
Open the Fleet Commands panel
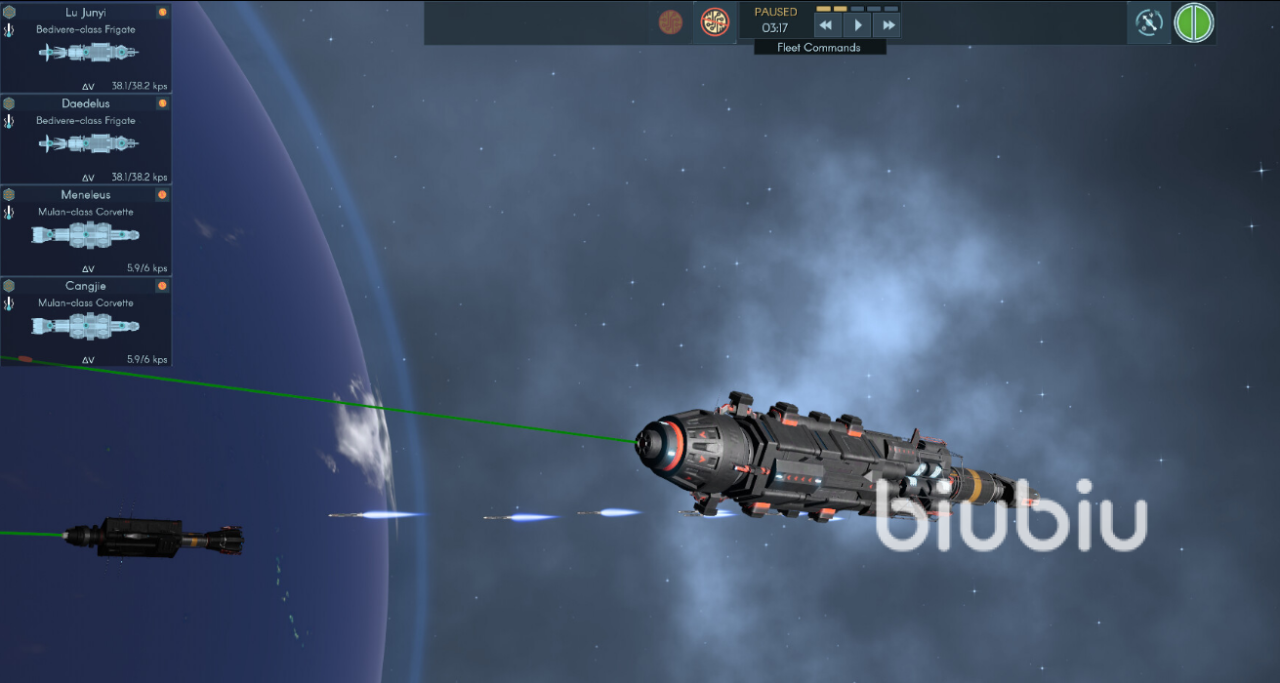click(819, 47)
